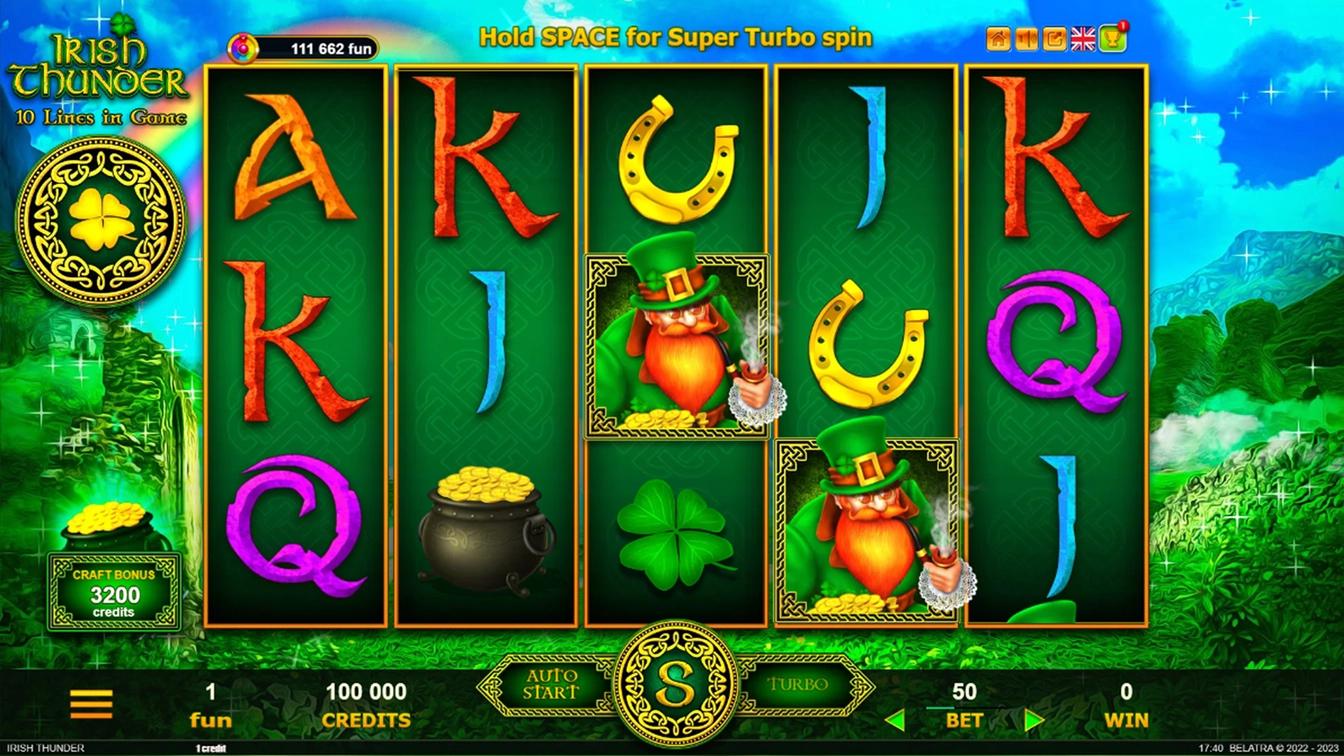Click the golden clover coin medallion
Screen dimensions: 1344x756
click(102, 220)
